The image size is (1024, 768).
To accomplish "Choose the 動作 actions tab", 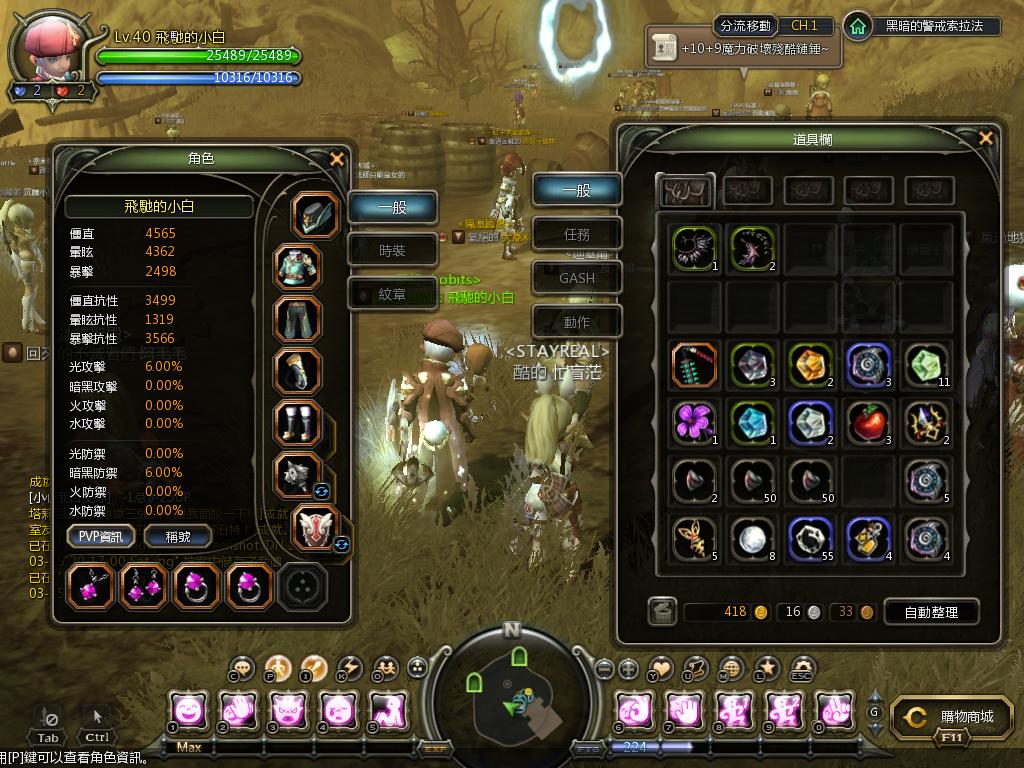I will 577,322.
